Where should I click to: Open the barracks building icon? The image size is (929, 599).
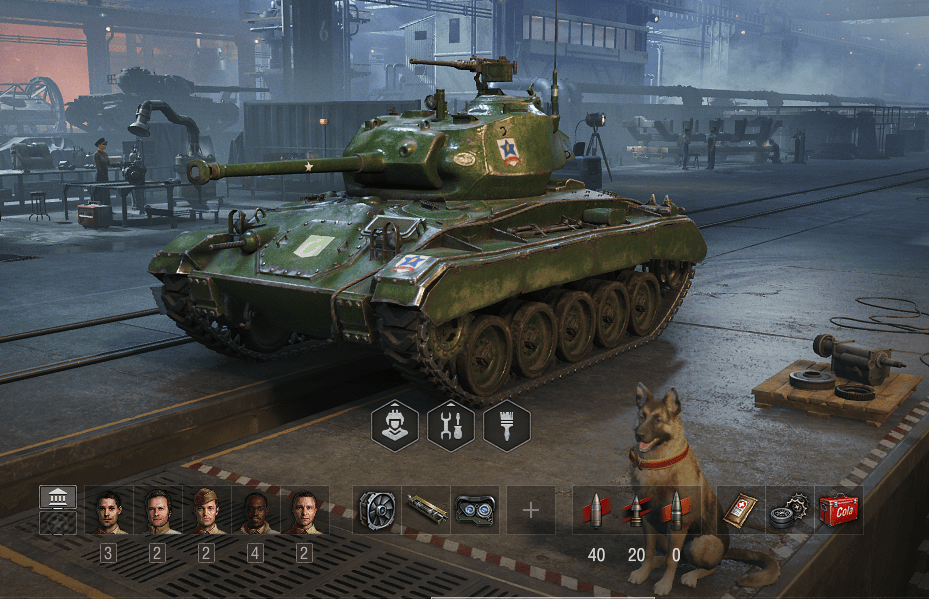coord(58,498)
